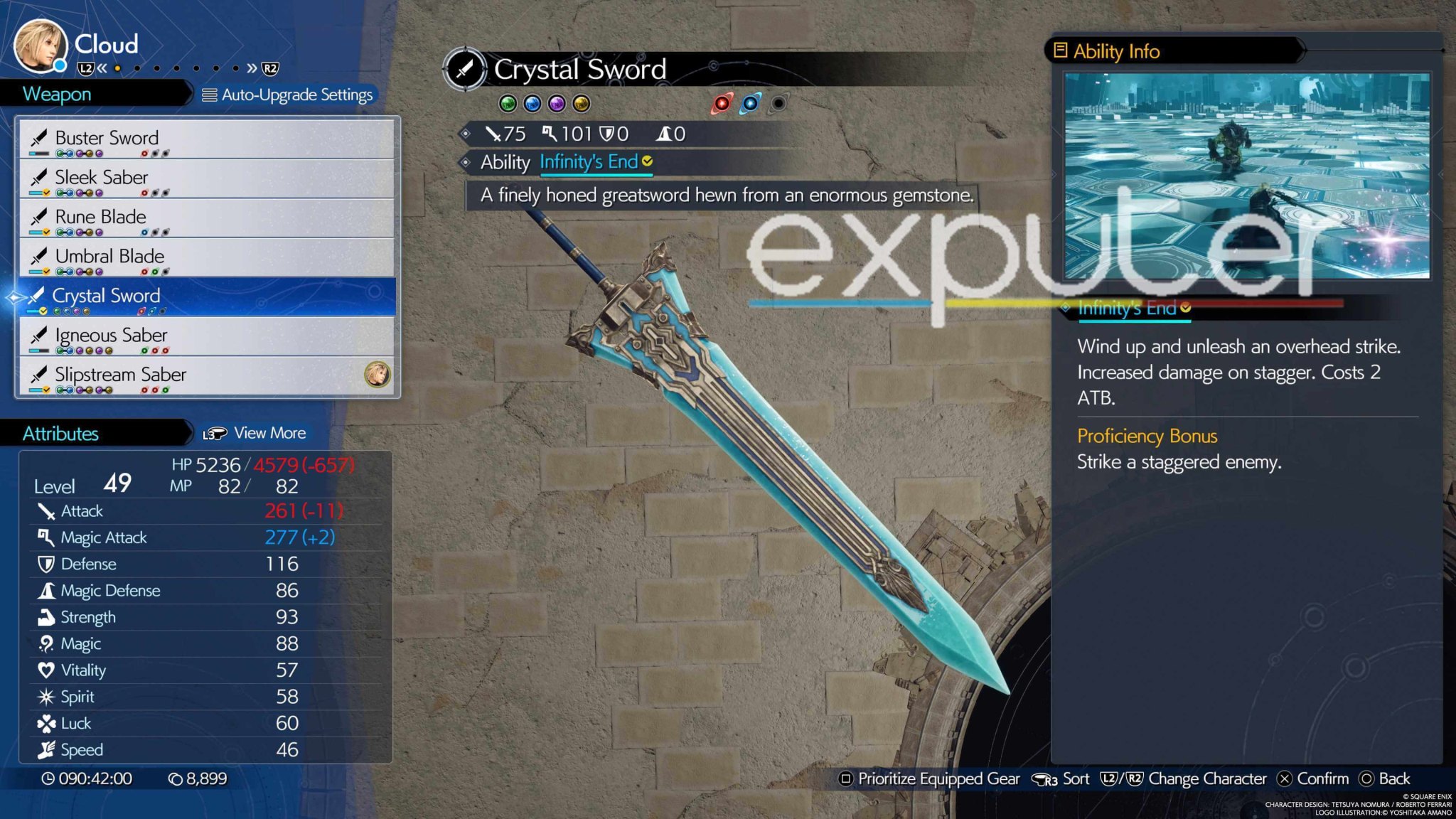Toggle the blue elemental orb on Crystal Sword

coord(749,104)
